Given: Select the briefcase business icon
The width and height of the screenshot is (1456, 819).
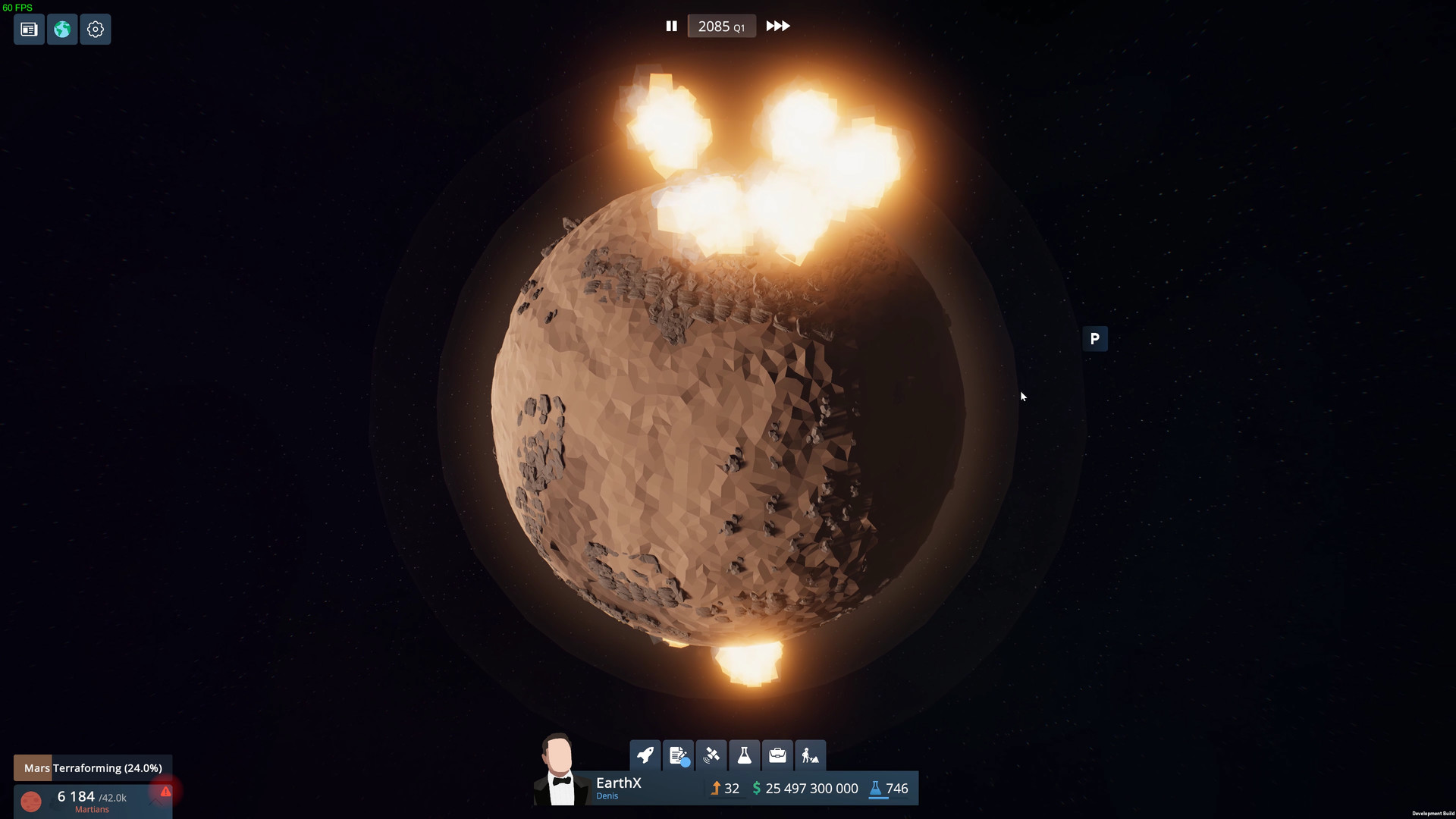Looking at the screenshot, I should (777, 755).
